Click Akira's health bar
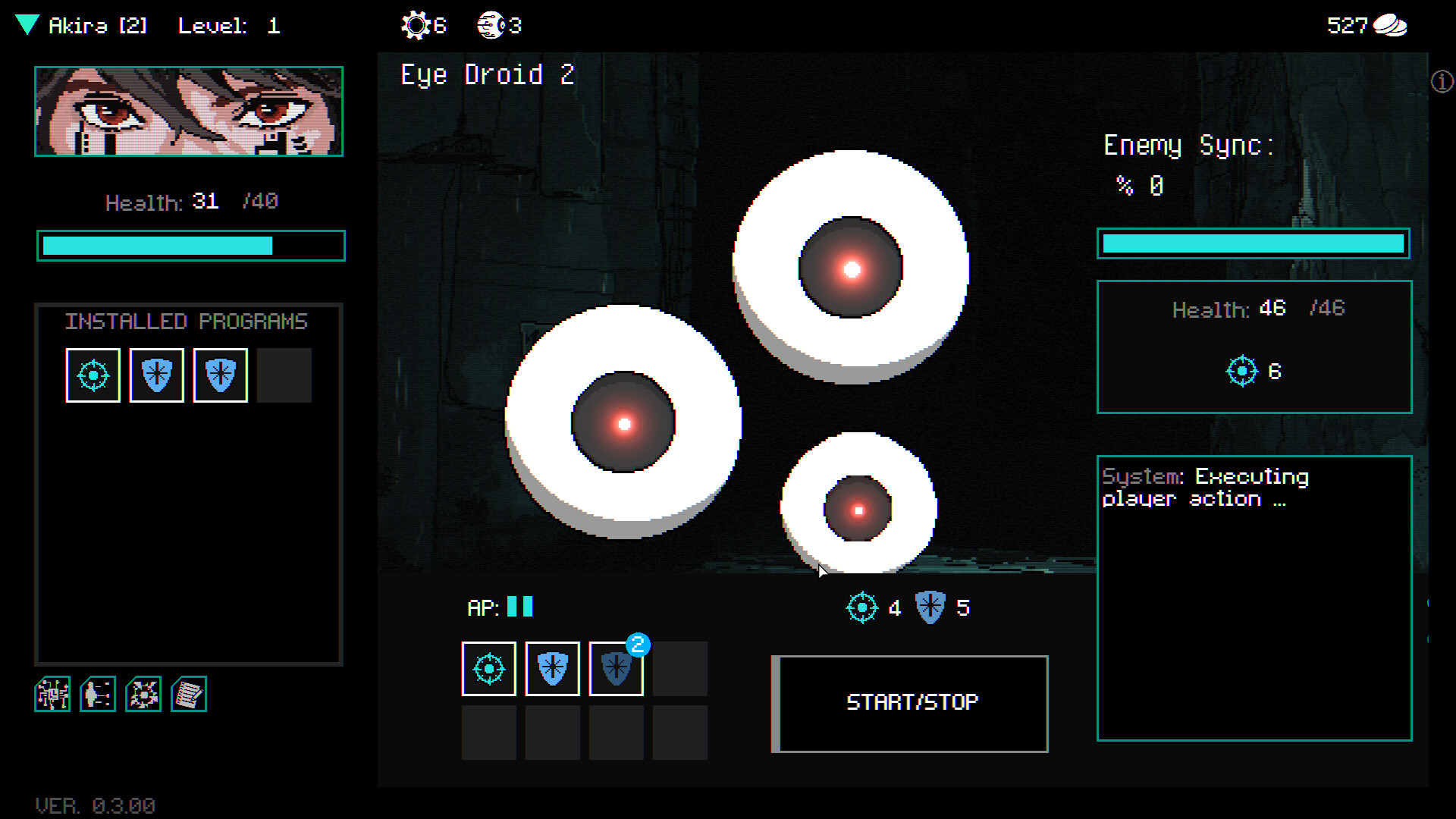The height and width of the screenshot is (819, 1456). [190, 245]
